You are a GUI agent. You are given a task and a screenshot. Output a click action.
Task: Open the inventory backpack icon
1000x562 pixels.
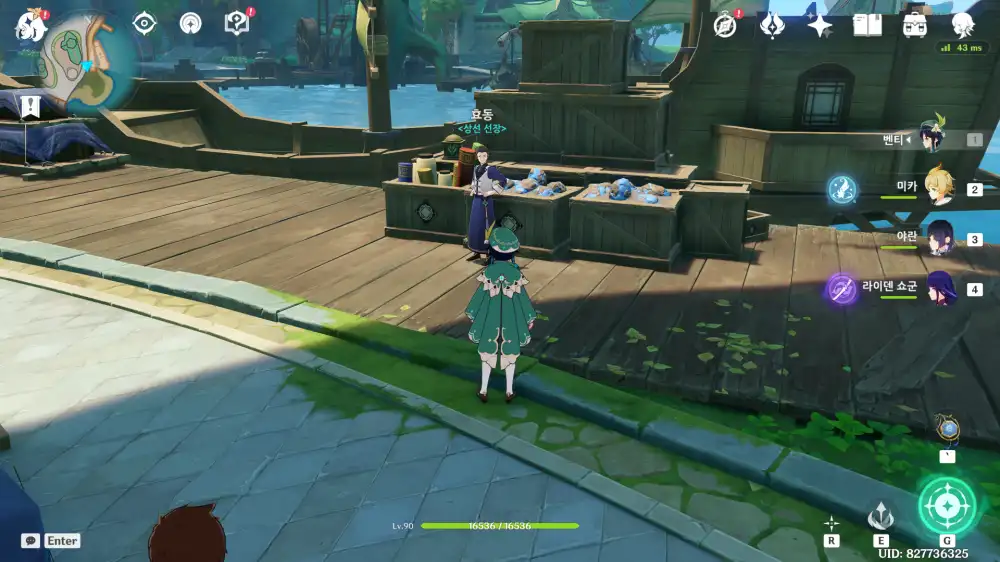point(914,25)
